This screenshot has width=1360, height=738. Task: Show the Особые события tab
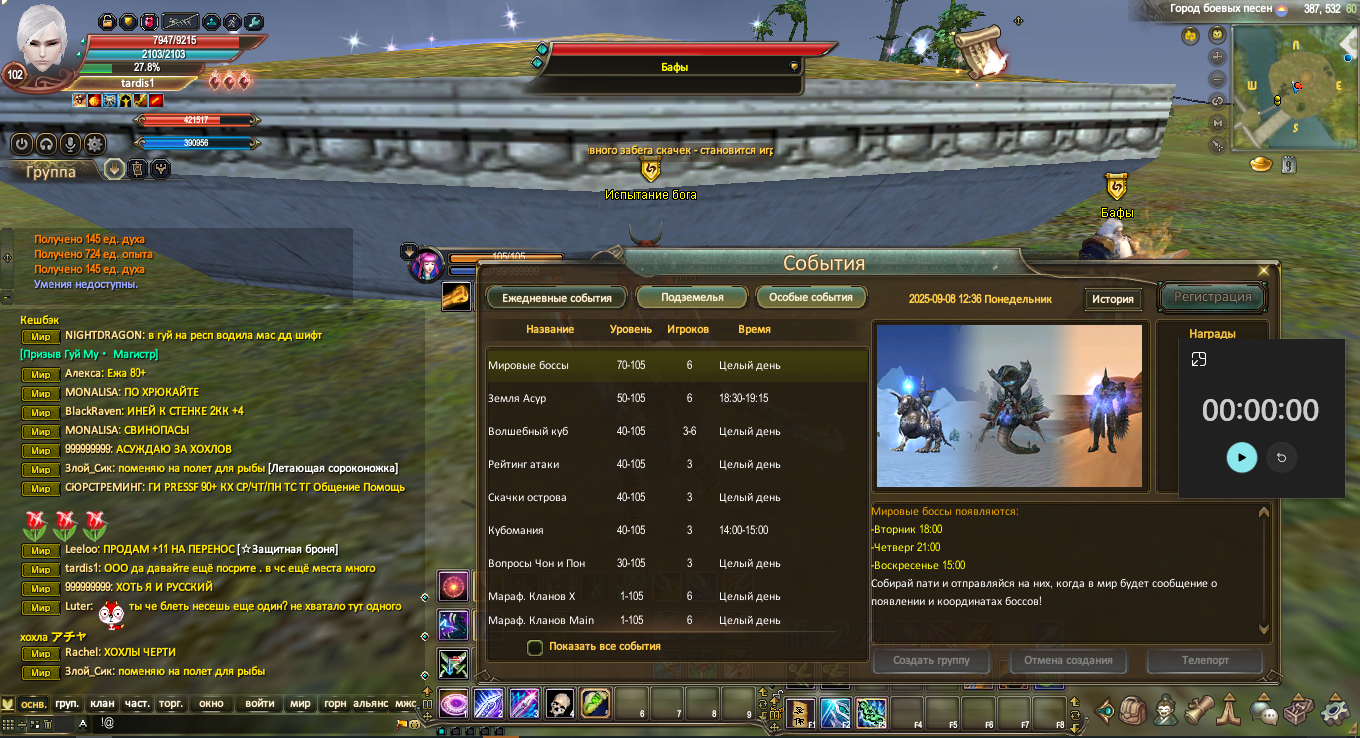pyautogui.click(x=811, y=298)
